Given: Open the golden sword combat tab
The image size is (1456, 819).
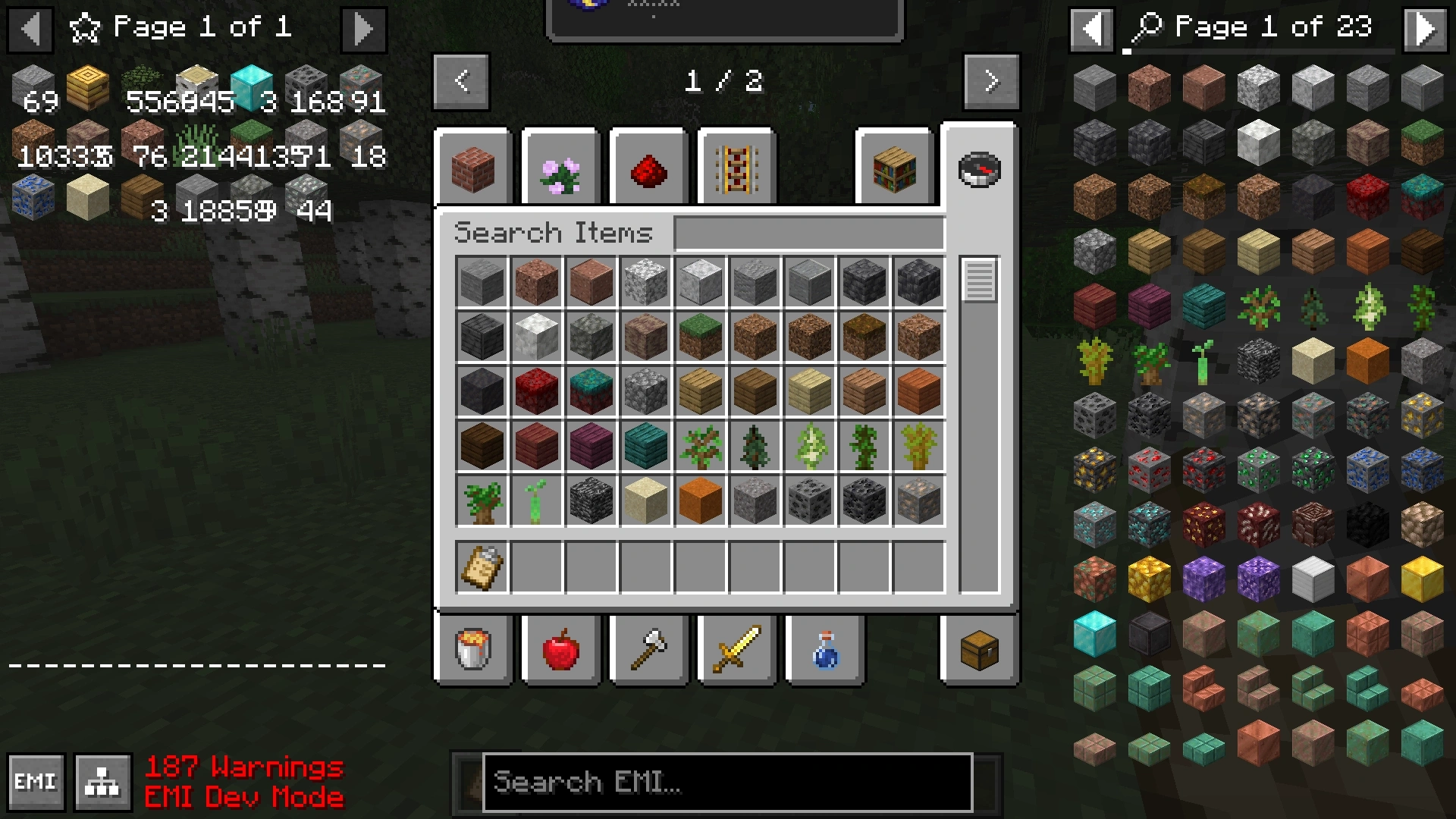Looking at the screenshot, I should coord(737,650).
